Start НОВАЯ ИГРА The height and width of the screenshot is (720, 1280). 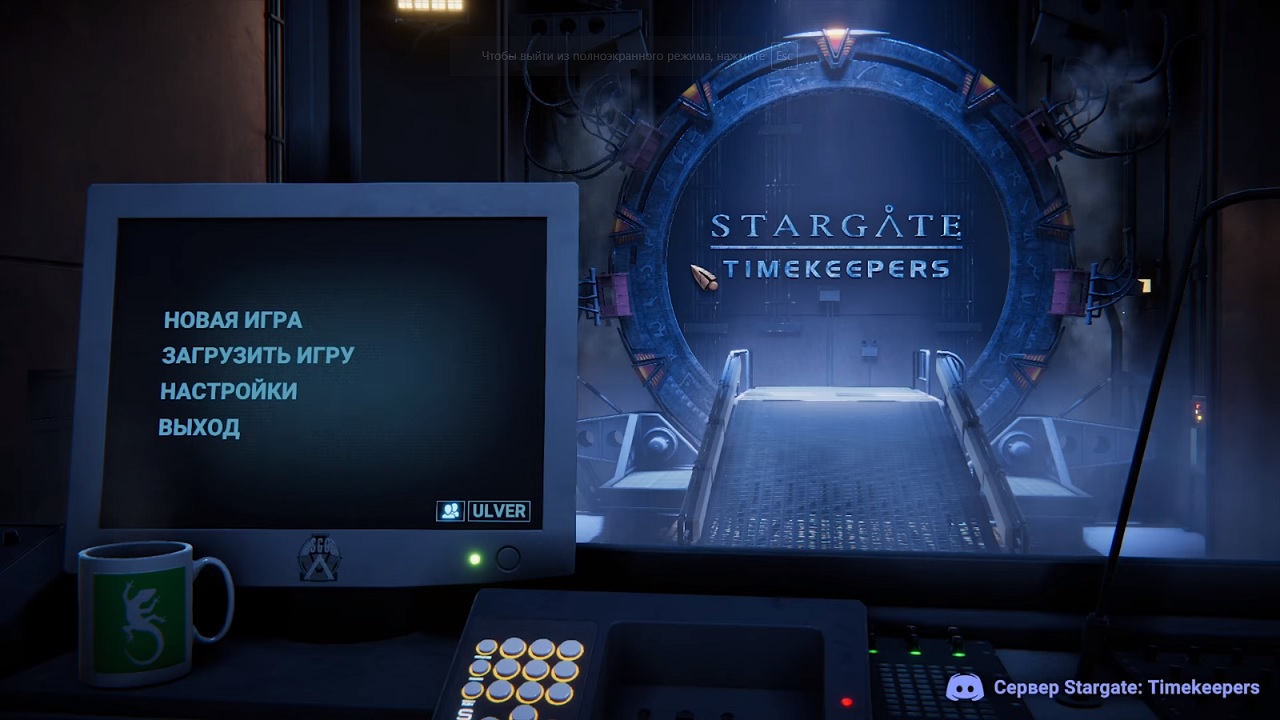pyautogui.click(x=231, y=319)
